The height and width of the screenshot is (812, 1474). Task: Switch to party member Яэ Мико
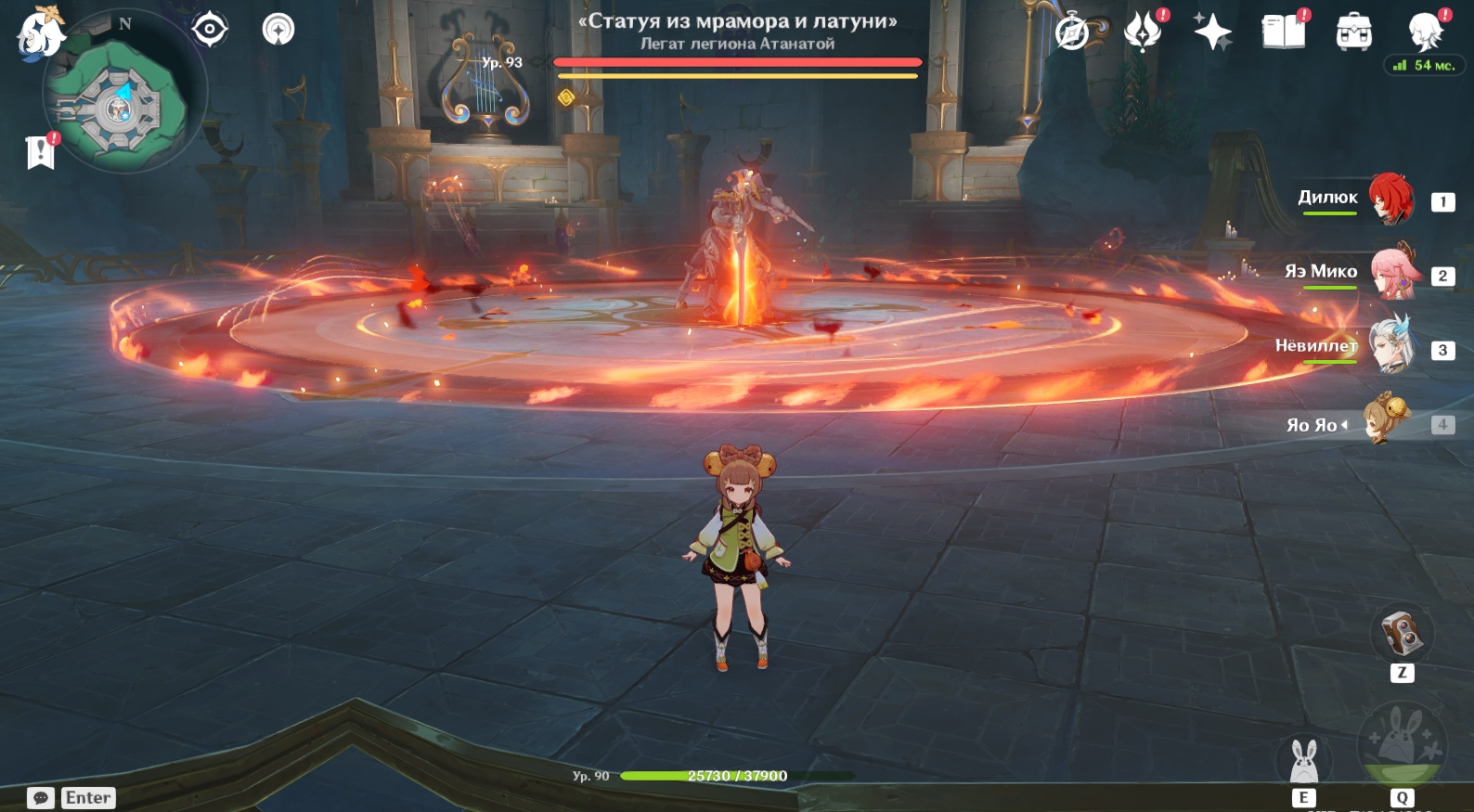pyautogui.click(x=1390, y=272)
